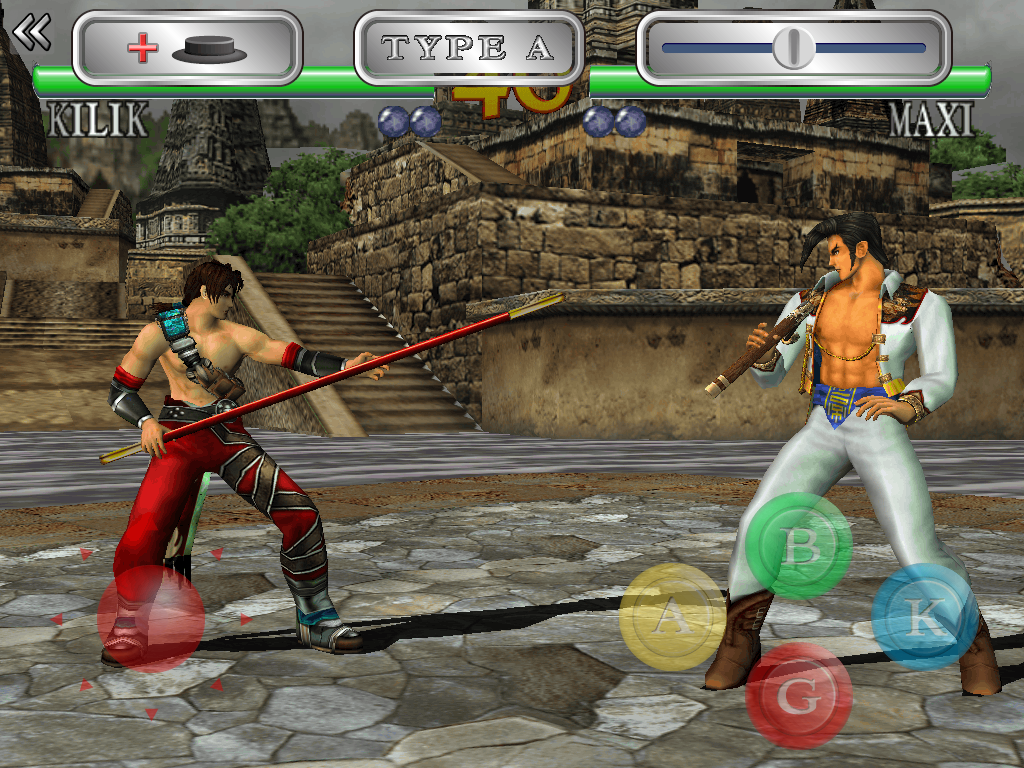
Task: Go back with the double-arrow button
Action: click(x=31, y=32)
